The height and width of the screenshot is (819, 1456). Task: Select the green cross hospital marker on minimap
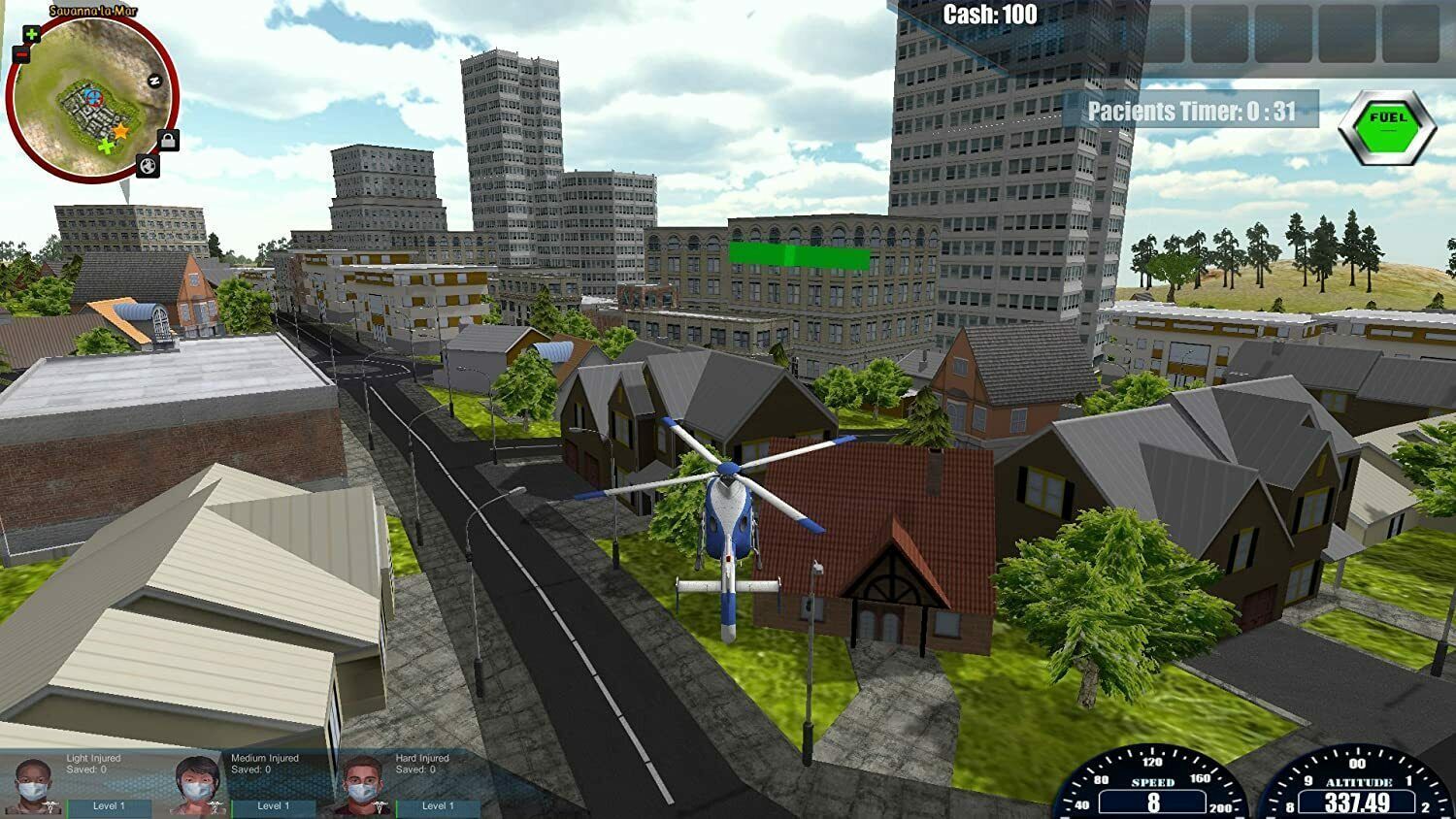(105, 147)
